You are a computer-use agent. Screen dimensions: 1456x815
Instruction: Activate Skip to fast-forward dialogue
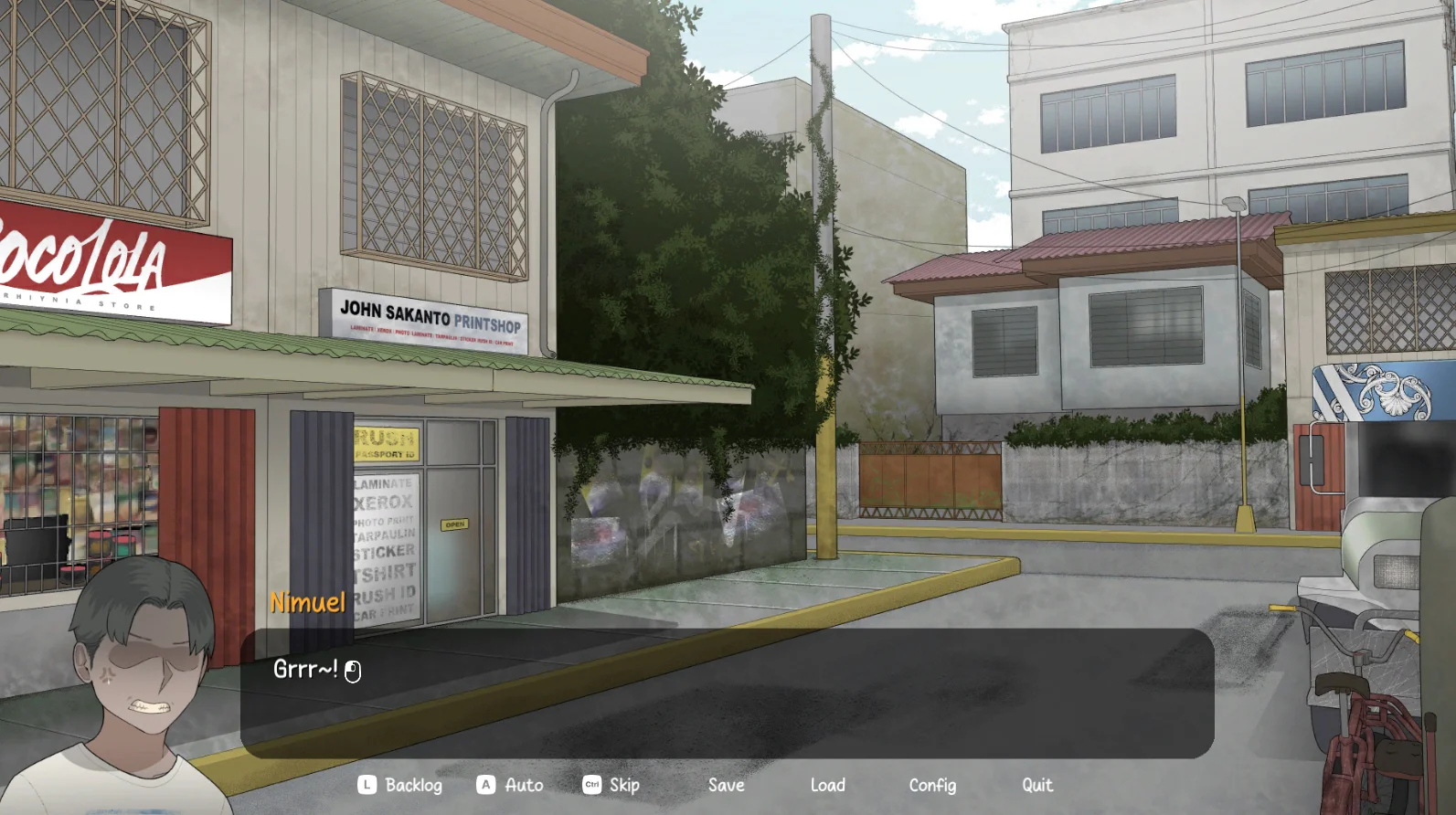tap(612, 785)
